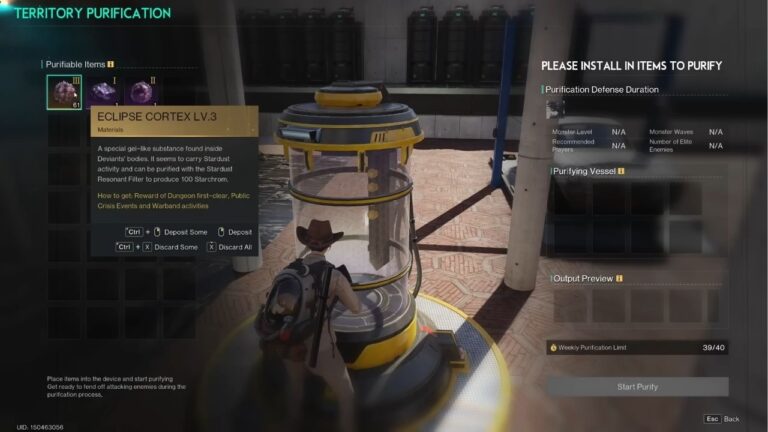Pick the Eclipse Cortex tier II item
This screenshot has width=768, height=432.
coord(140,91)
